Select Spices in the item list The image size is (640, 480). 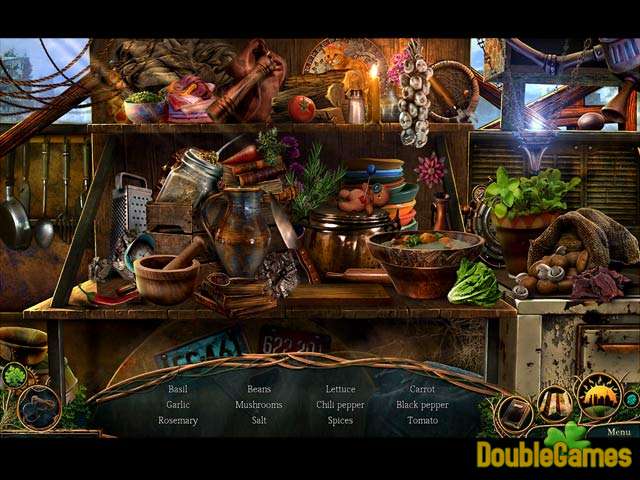coord(340,420)
